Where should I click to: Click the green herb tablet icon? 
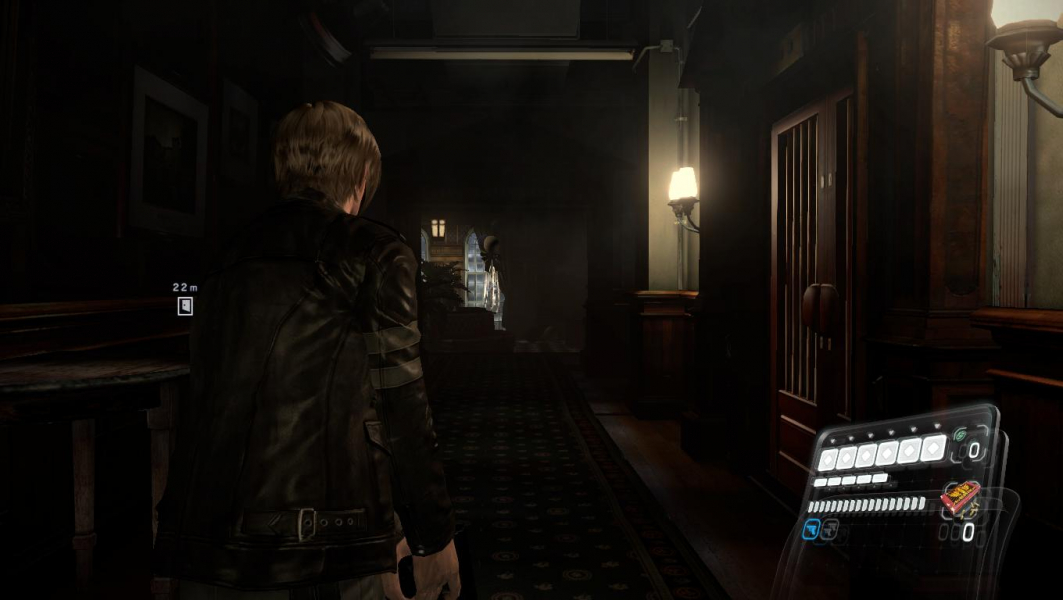click(x=960, y=435)
